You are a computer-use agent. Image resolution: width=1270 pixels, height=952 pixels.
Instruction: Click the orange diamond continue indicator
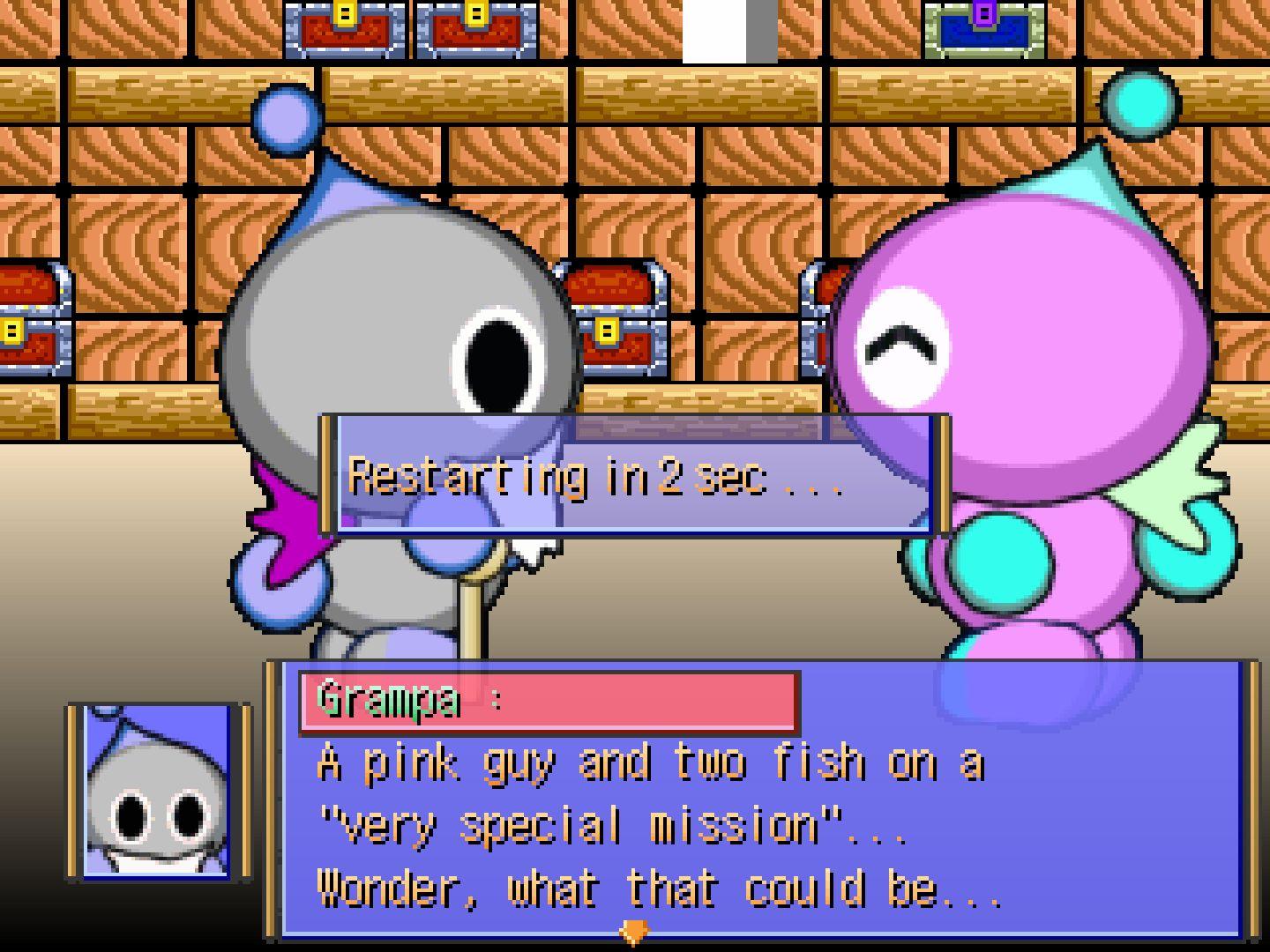[637, 929]
